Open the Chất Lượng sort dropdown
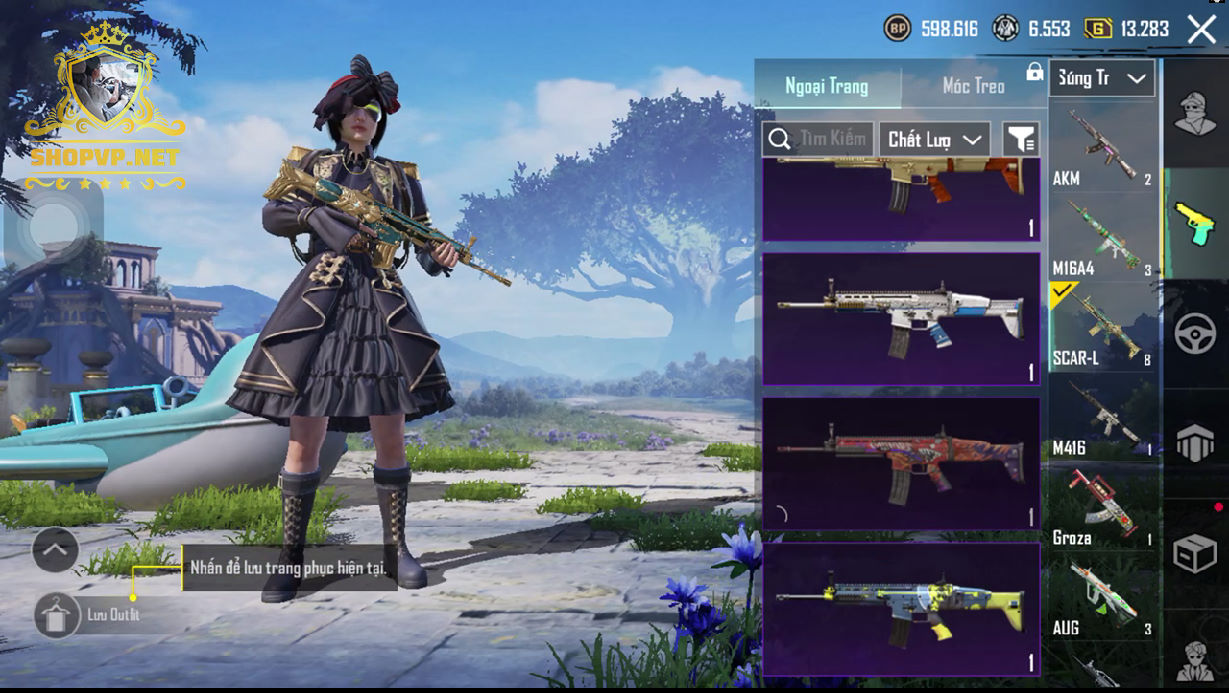 point(934,140)
